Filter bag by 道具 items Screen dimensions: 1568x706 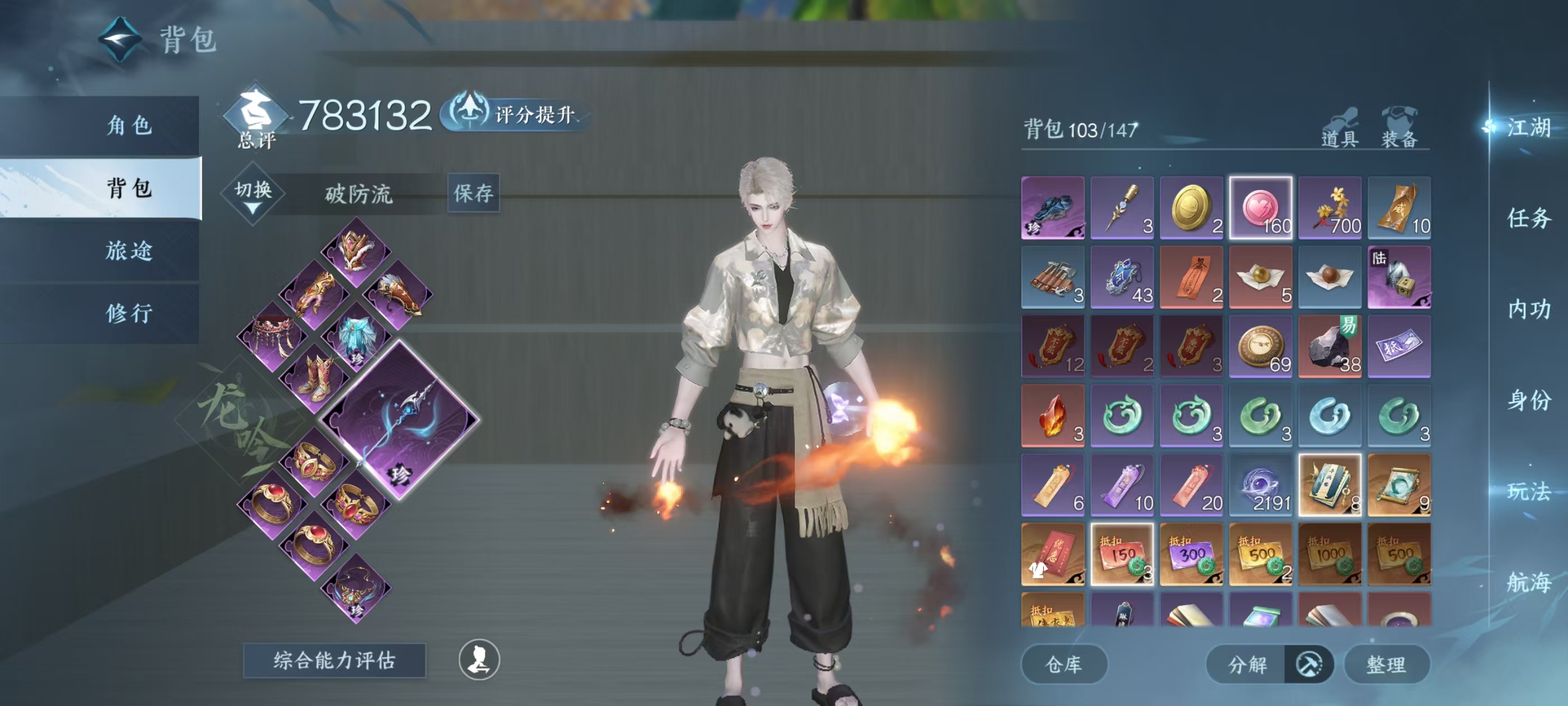coord(1340,129)
